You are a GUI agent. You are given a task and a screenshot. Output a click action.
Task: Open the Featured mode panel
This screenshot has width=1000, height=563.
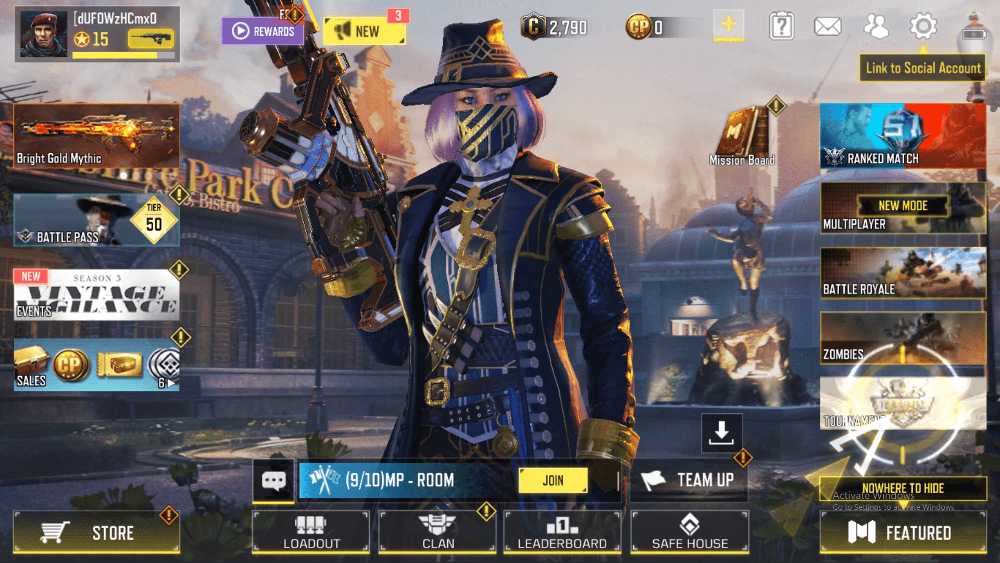[x=902, y=533]
